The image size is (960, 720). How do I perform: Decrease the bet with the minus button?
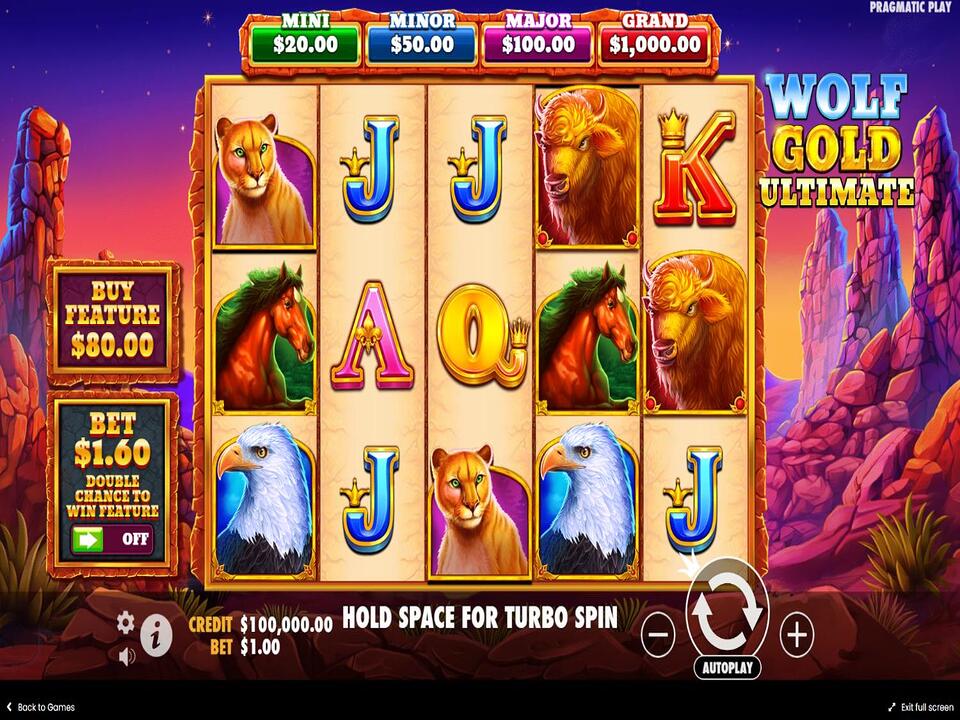click(657, 634)
